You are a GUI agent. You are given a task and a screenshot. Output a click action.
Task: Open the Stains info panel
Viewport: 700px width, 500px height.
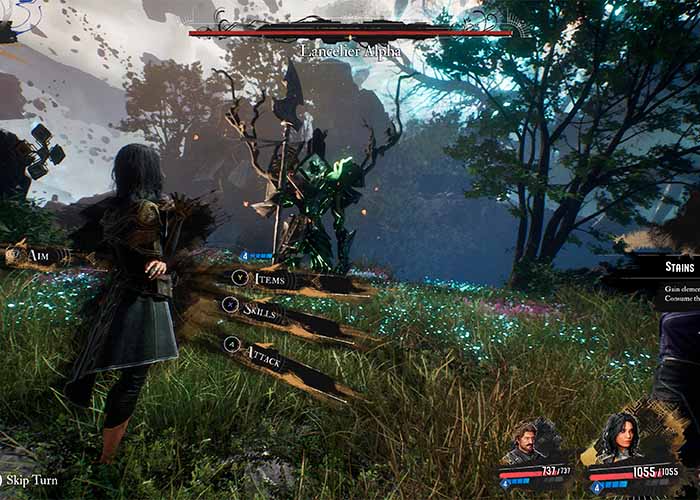pyautogui.click(x=680, y=266)
